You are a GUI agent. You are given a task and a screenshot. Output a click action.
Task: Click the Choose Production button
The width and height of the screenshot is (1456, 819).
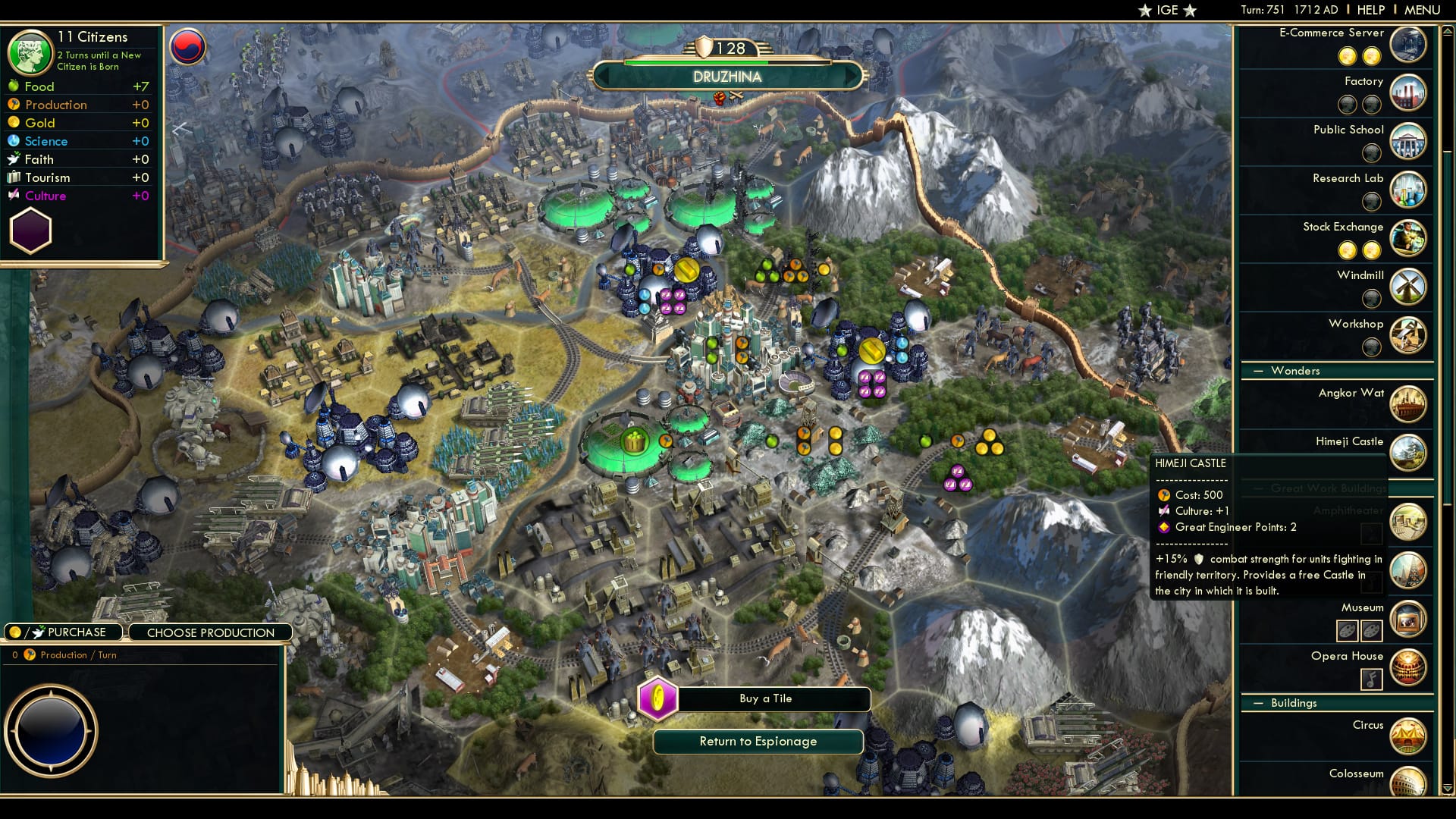coord(210,632)
